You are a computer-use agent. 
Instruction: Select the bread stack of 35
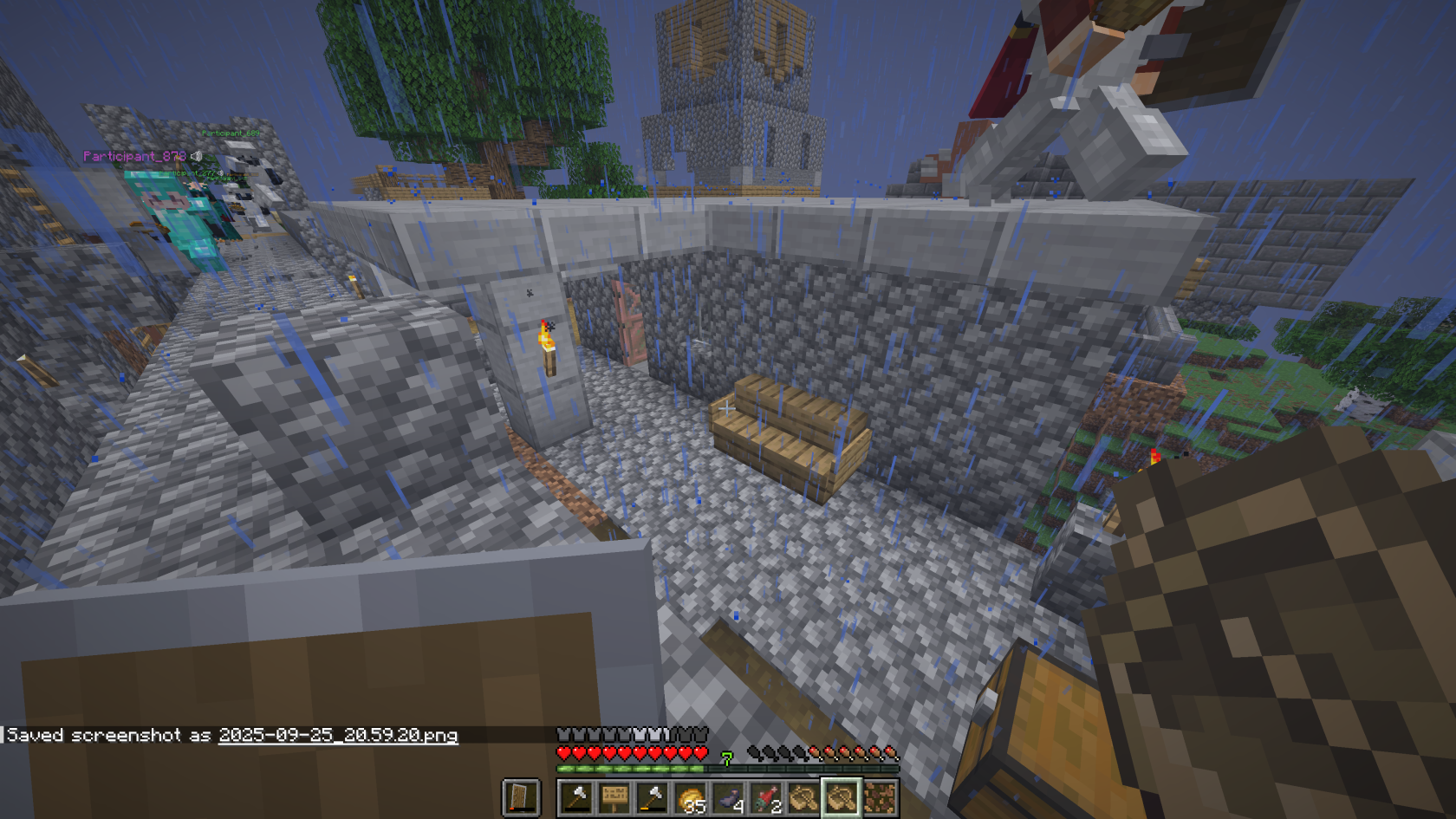pyautogui.click(x=691, y=797)
